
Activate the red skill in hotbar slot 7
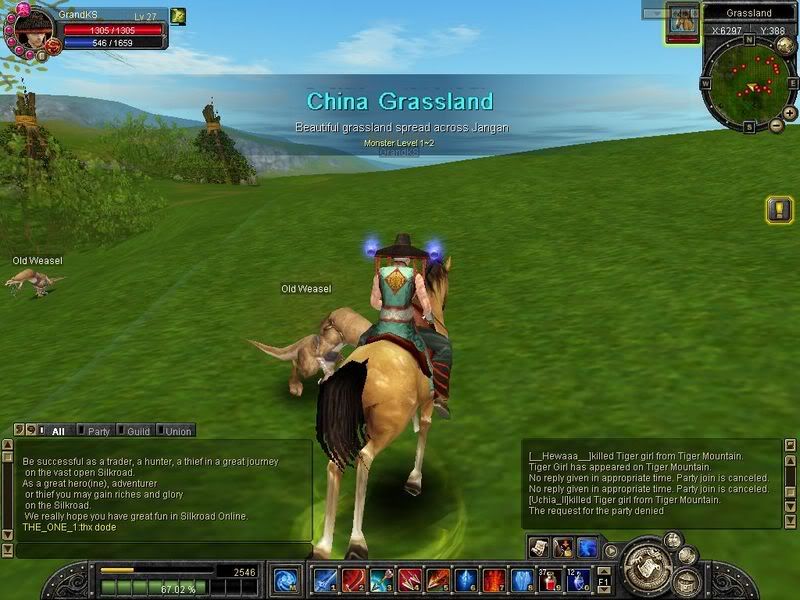(x=494, y=579)
